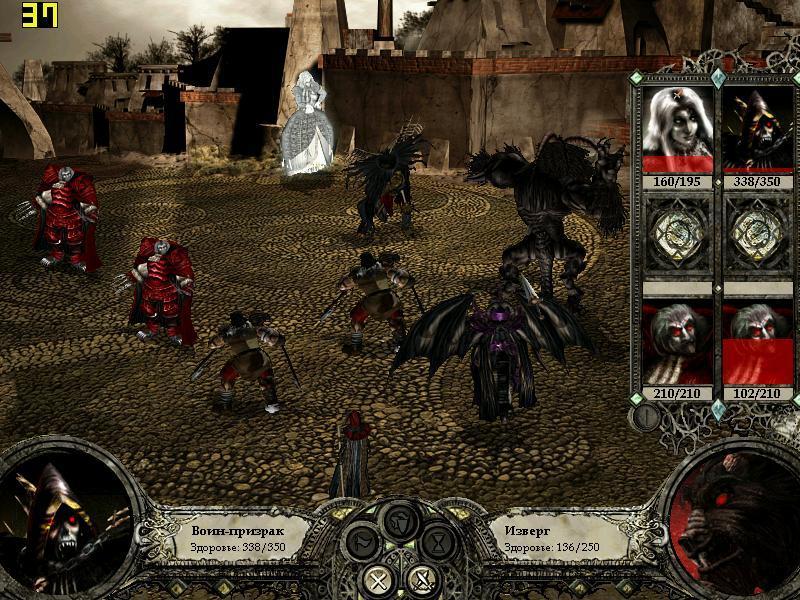Toggle the crossed swords auto-battle button
Image resolution: width=800 pixels, height=600 pixels.
tap(422, 578)
